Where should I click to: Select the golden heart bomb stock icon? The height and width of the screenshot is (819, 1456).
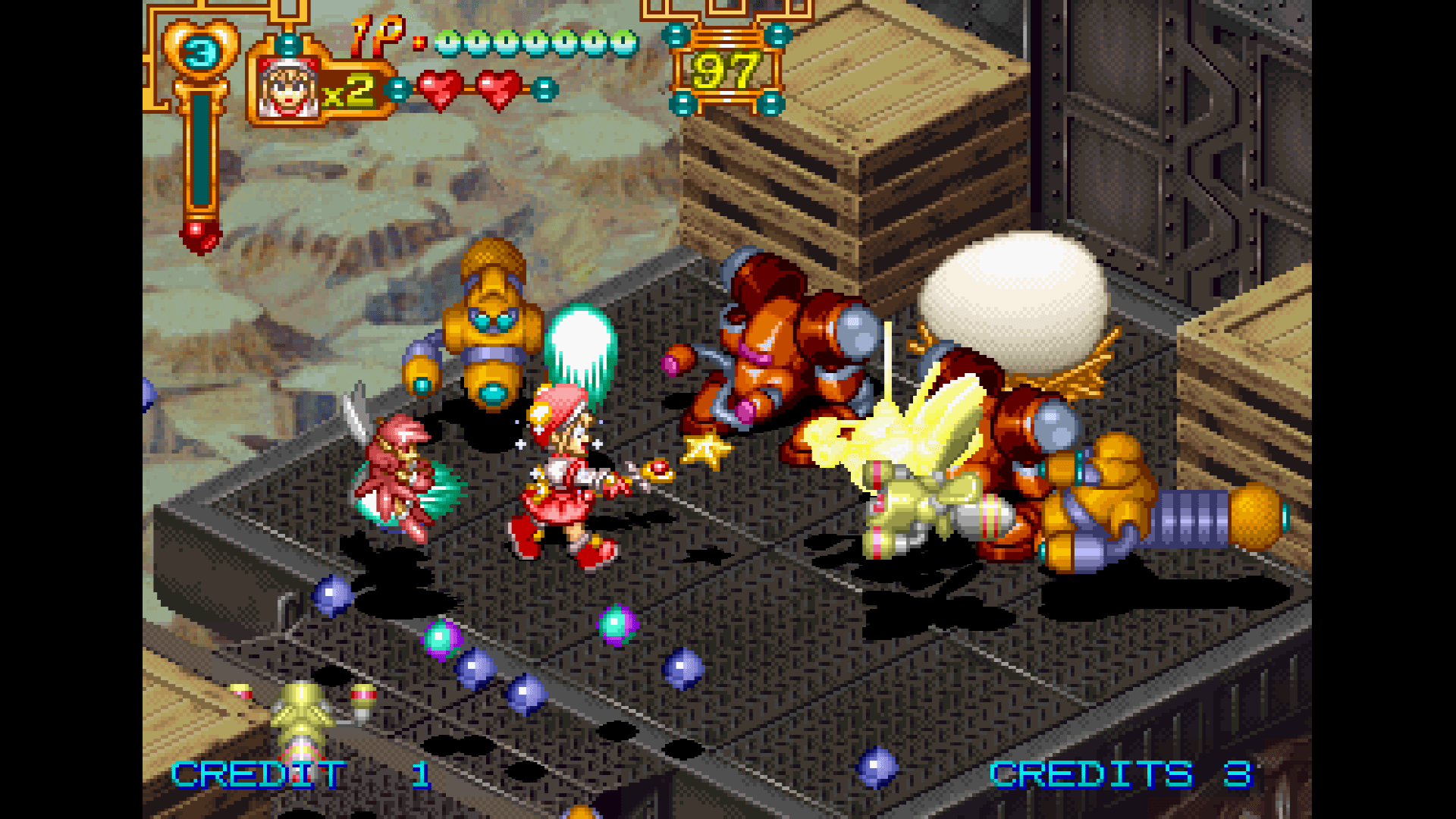pyautogui.click(x=201, y=52)
